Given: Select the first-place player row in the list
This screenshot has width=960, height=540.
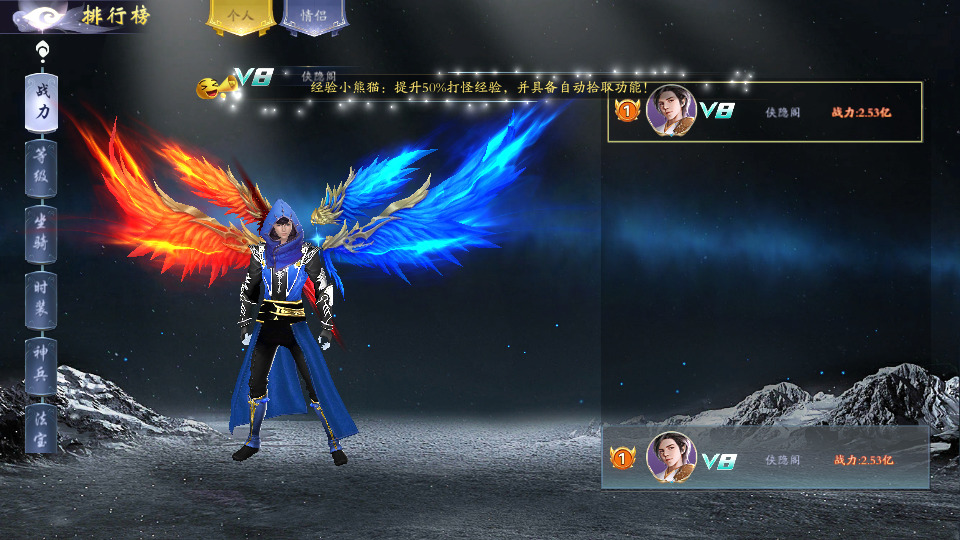Looking at the screenshot, I should (764, 112).
